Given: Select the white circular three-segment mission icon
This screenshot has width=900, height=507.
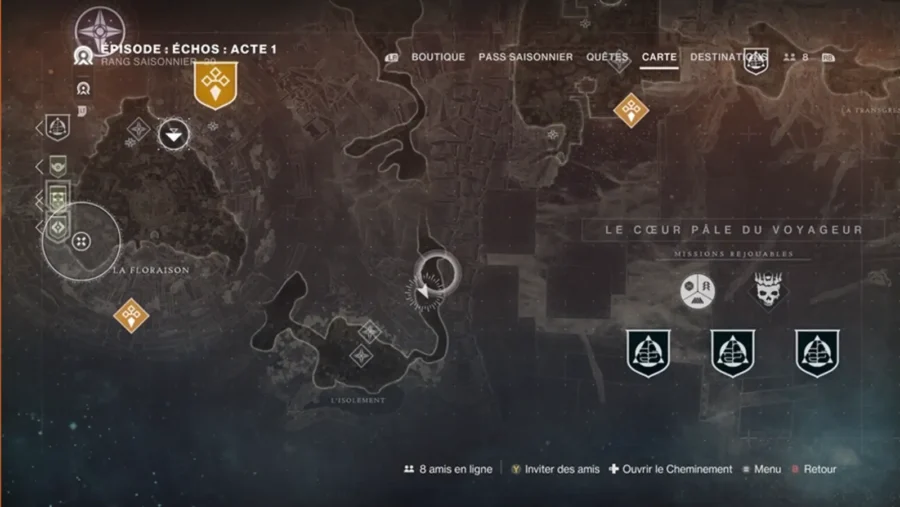Looking at the screenshot, I should [x=698, y=291].
